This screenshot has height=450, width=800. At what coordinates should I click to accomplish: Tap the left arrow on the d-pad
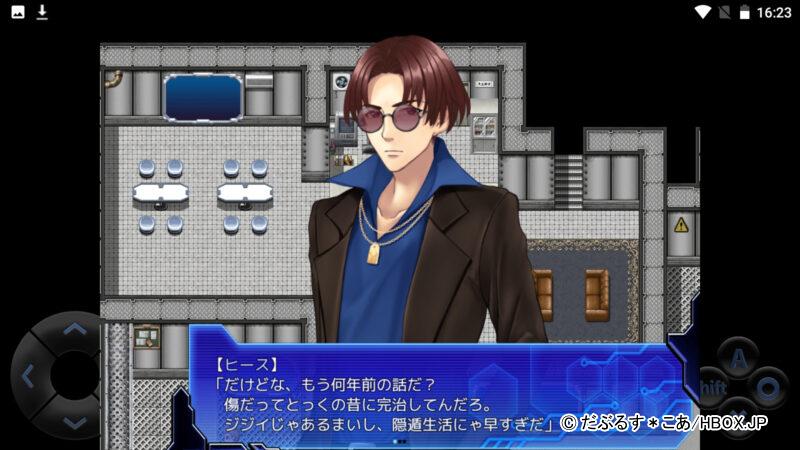click(28, 376)
